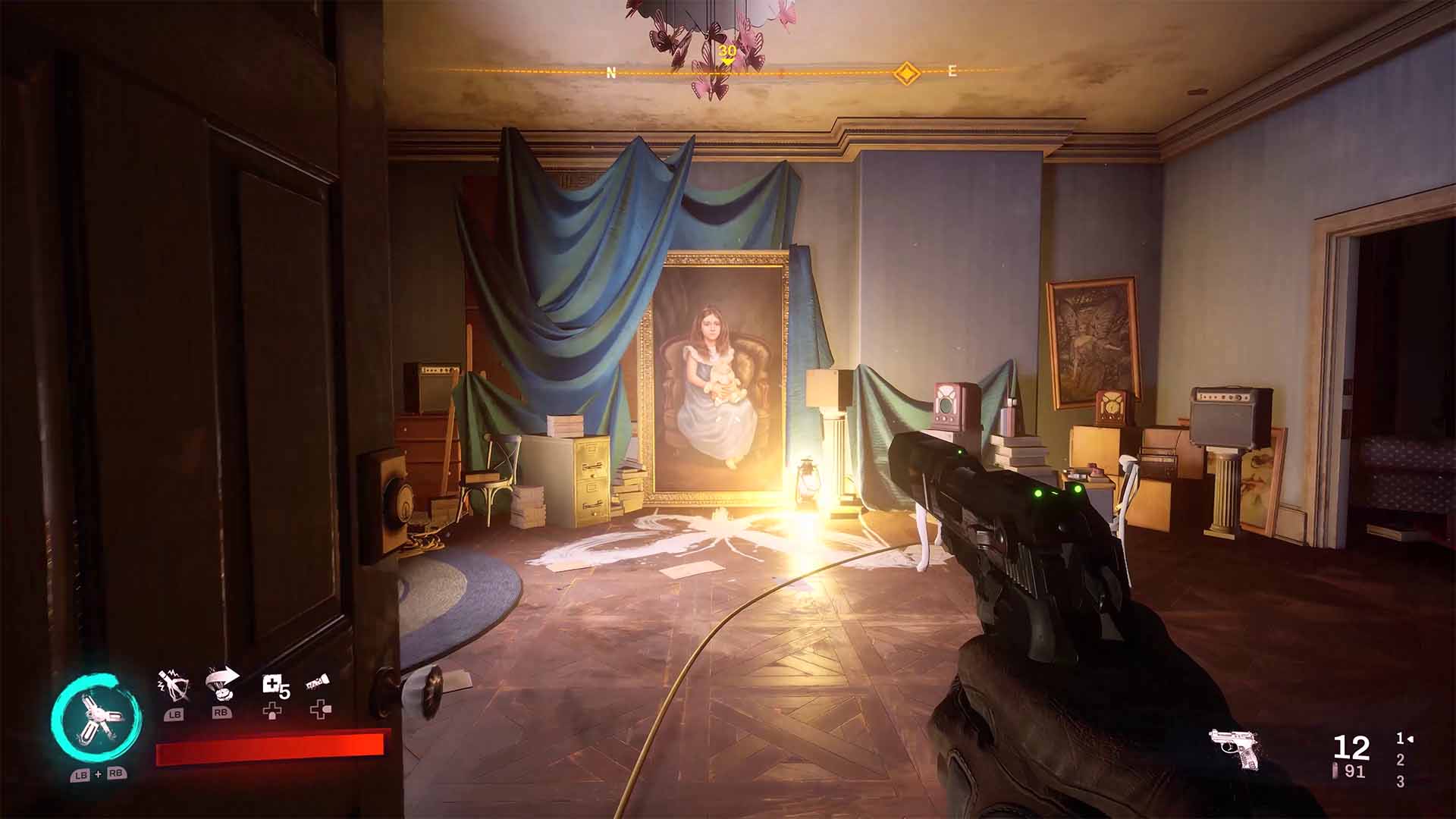Click the RB button prompt icon

point(221,712)
